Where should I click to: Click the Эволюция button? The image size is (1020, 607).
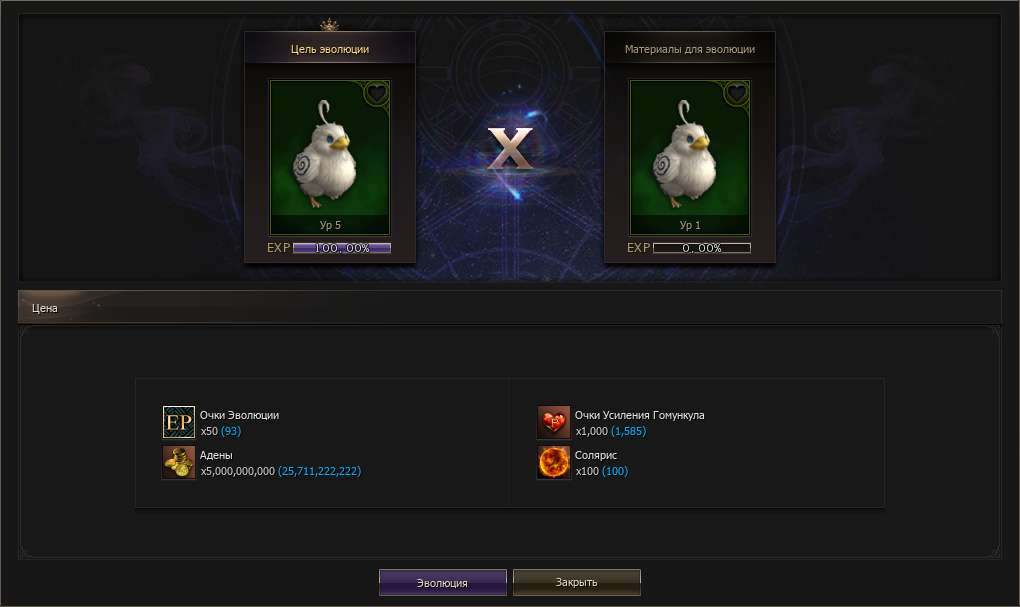point(442,582)
